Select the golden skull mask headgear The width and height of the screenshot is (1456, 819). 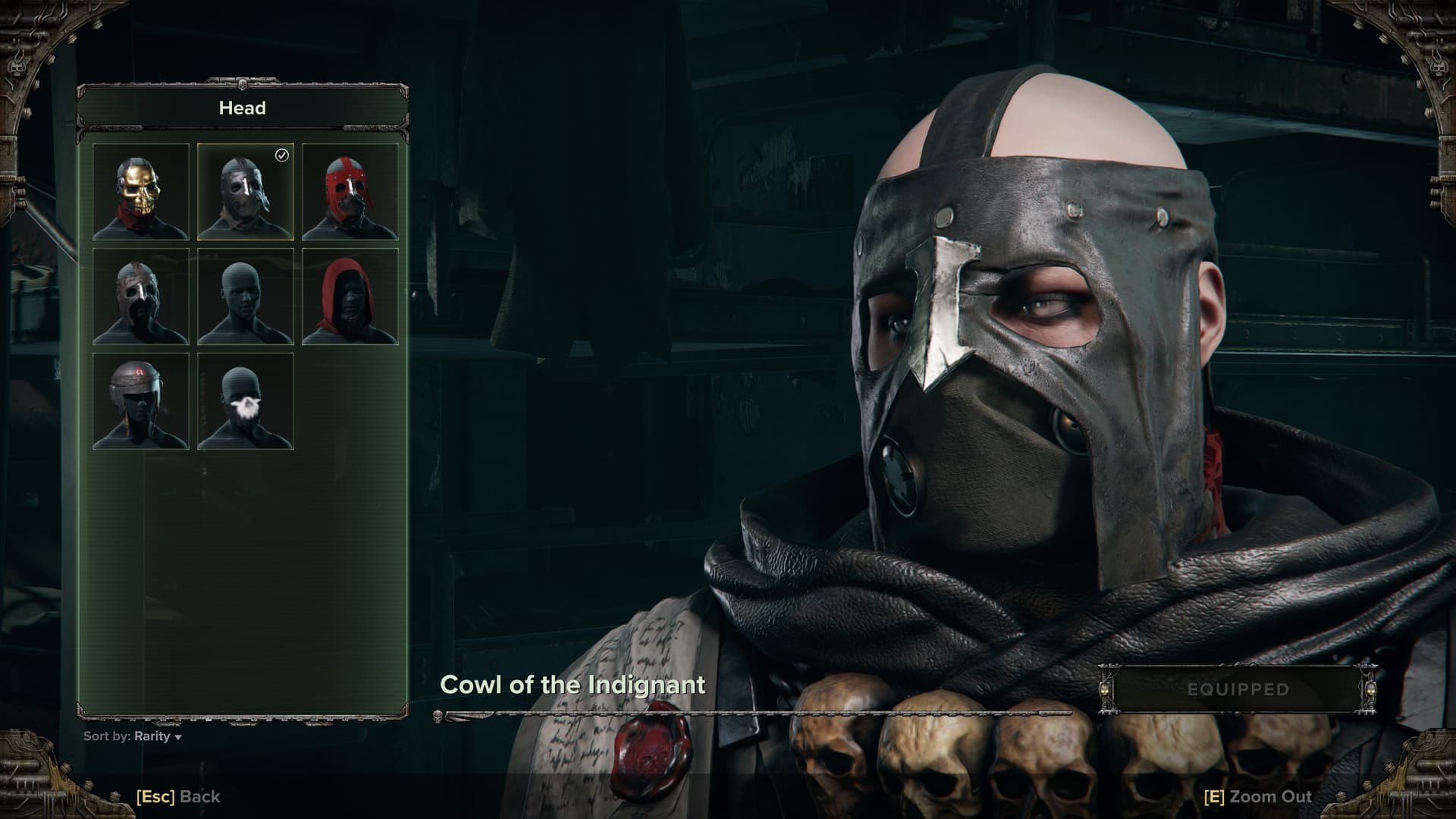click(x=140, y=192)
